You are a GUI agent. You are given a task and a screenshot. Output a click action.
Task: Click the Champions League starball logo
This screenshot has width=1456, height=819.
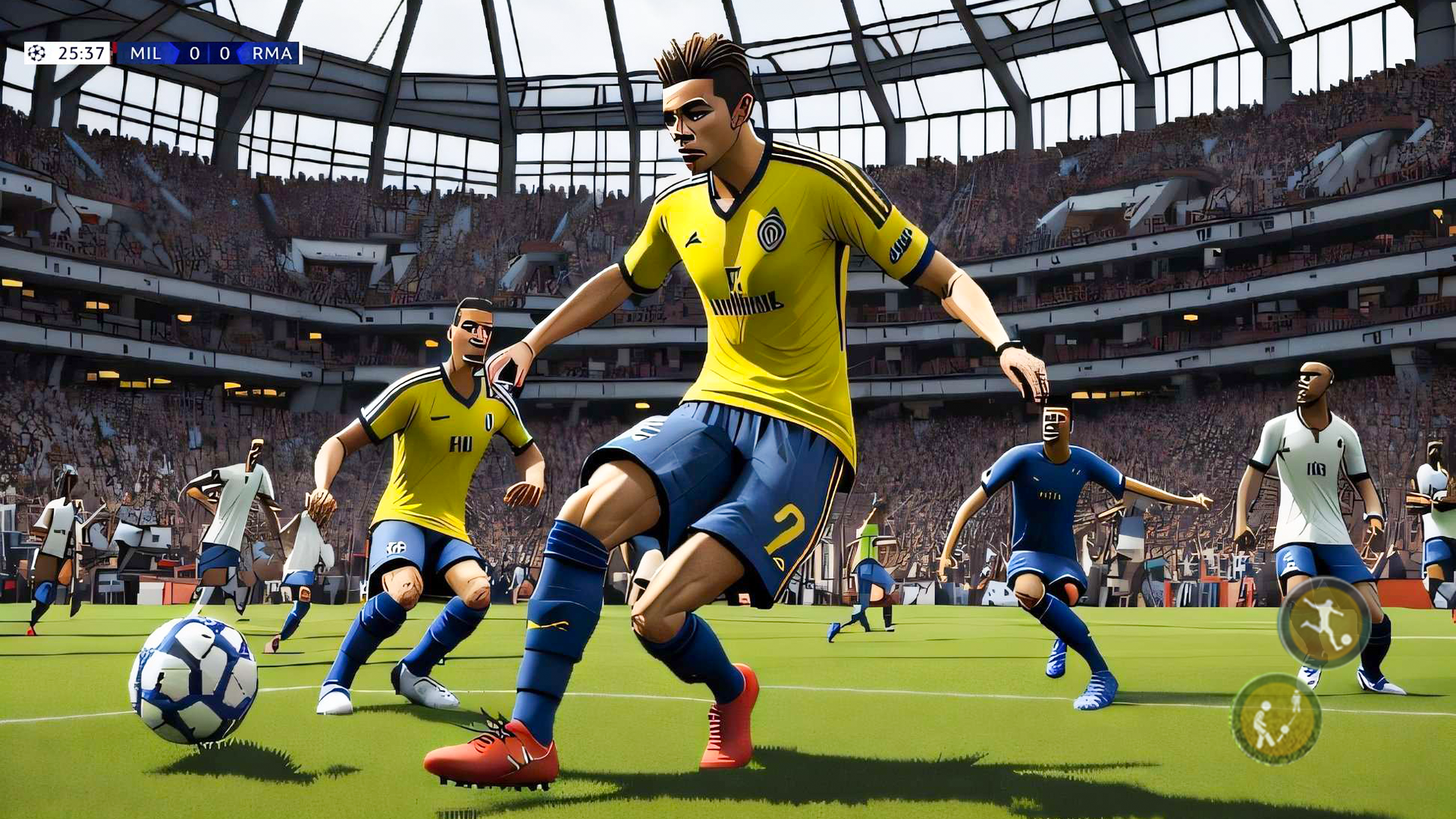(x=36, y=53)
